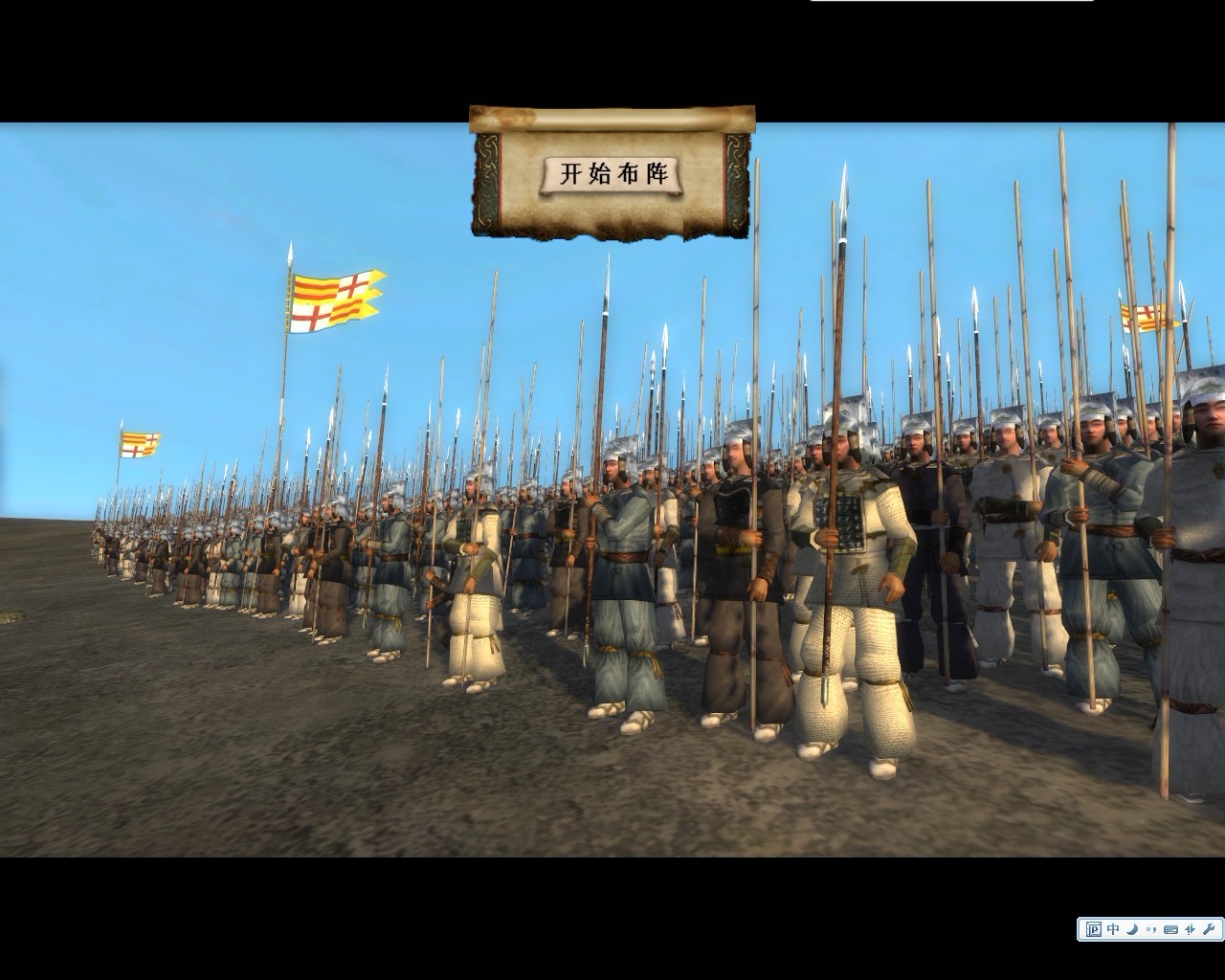Toggle full-width character mode
1225x980 pixels.
1190,928
